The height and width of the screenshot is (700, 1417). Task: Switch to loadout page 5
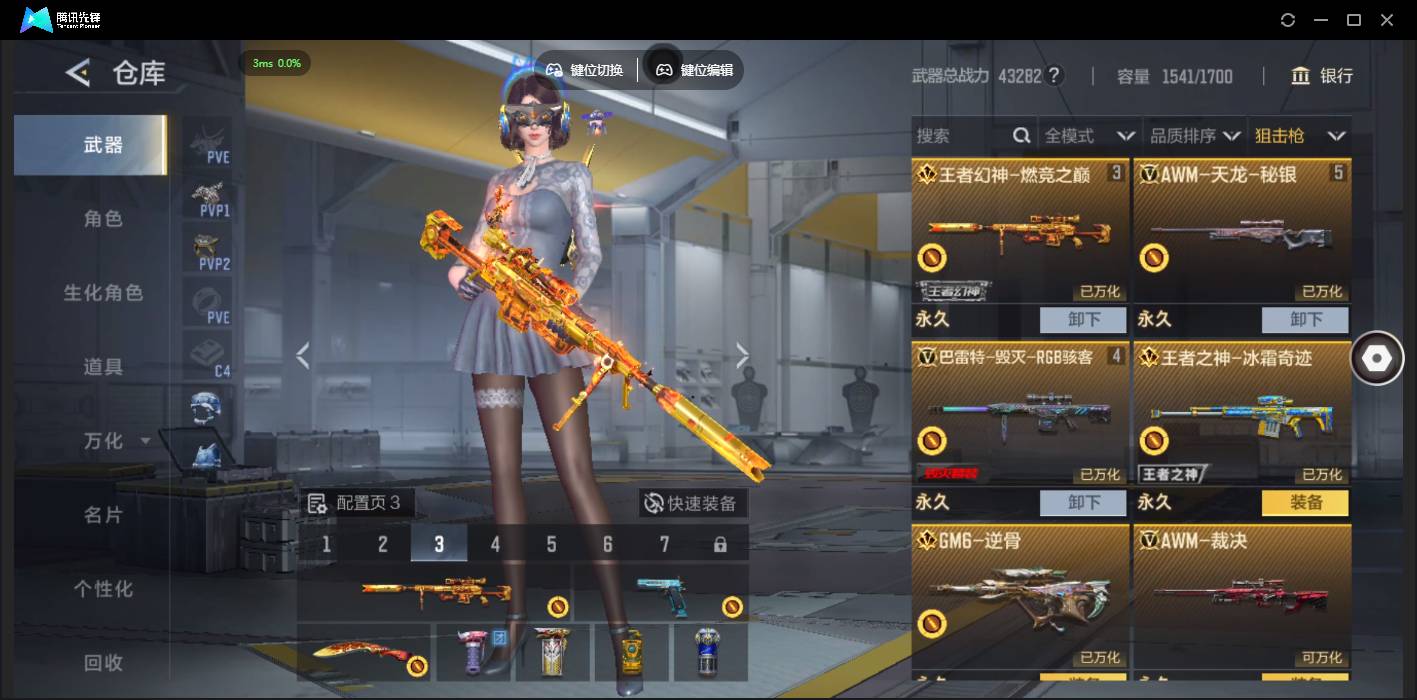click(x=551, y=544)
